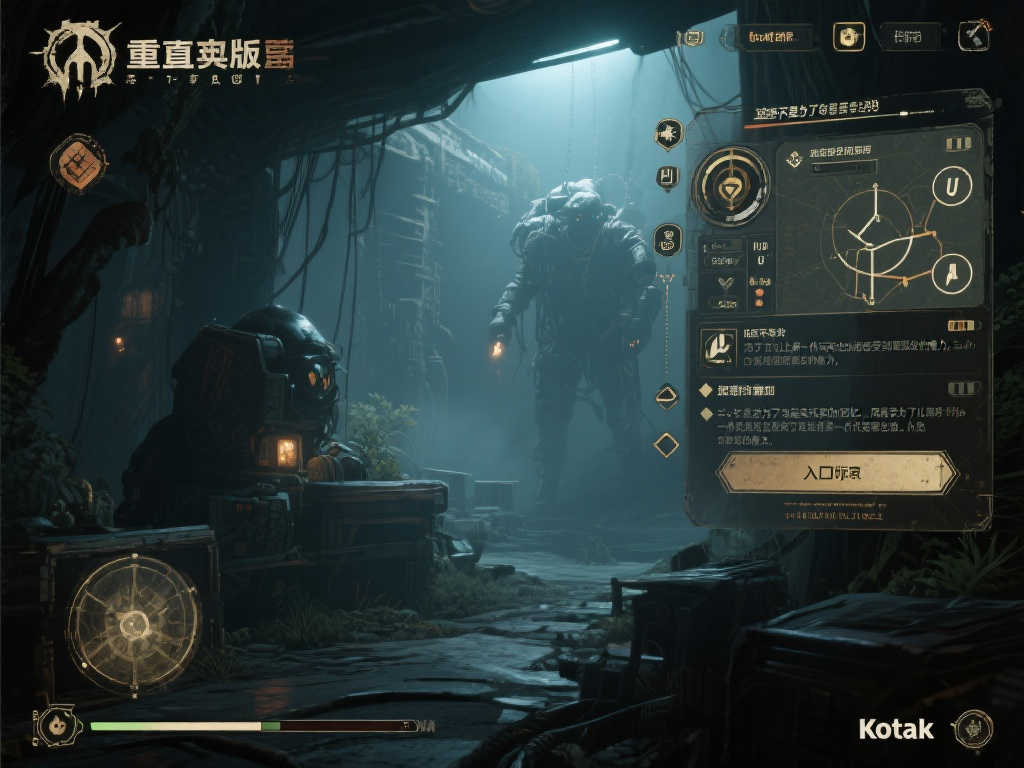Select the hollow diamond marker left of the panel
The height and width of the screenshot is (768, 1024).
tap(667, 445)
